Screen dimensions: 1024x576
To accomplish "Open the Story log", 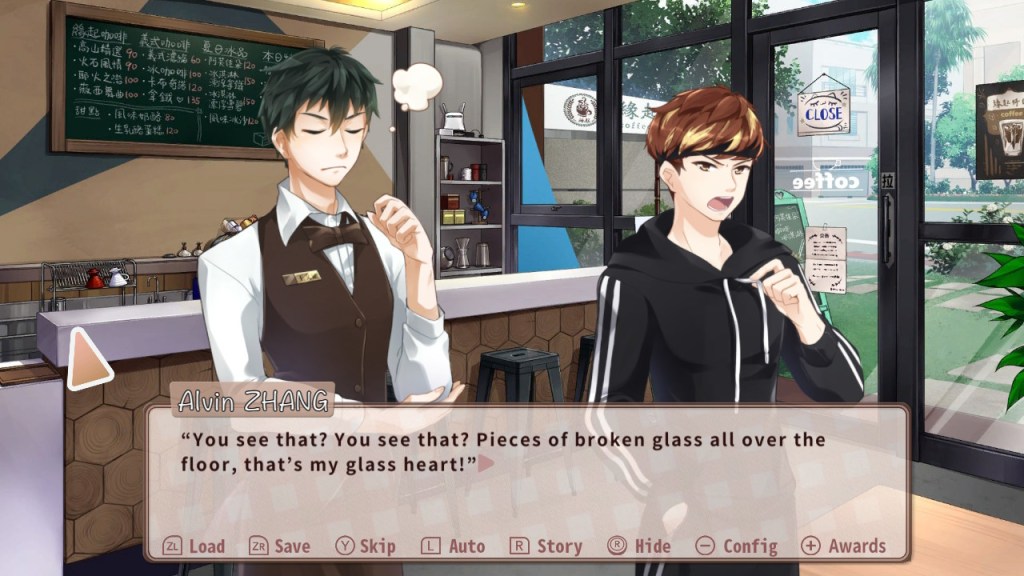I will [x=546, y=546].
